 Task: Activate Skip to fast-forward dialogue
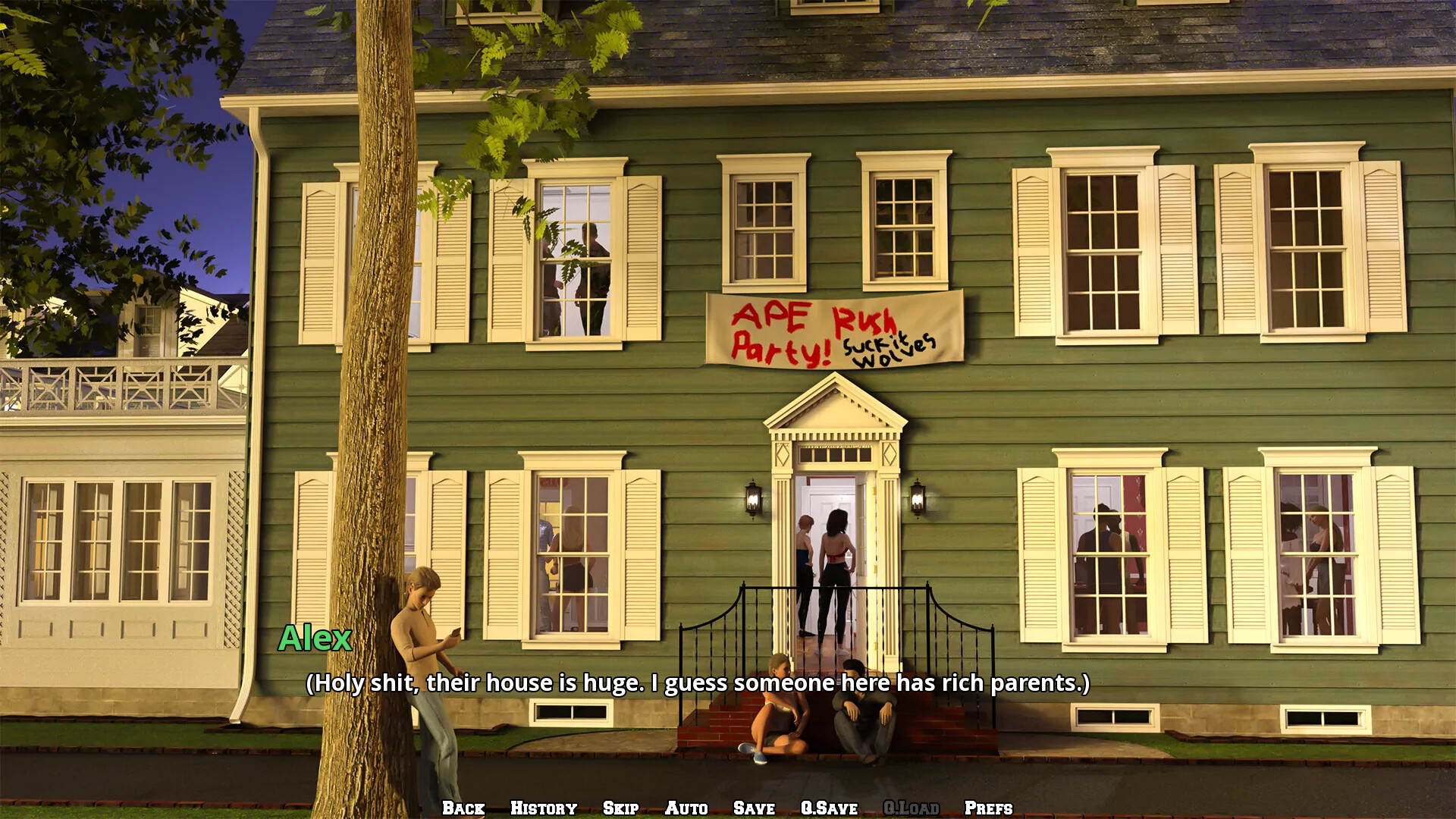click(620, 808)
